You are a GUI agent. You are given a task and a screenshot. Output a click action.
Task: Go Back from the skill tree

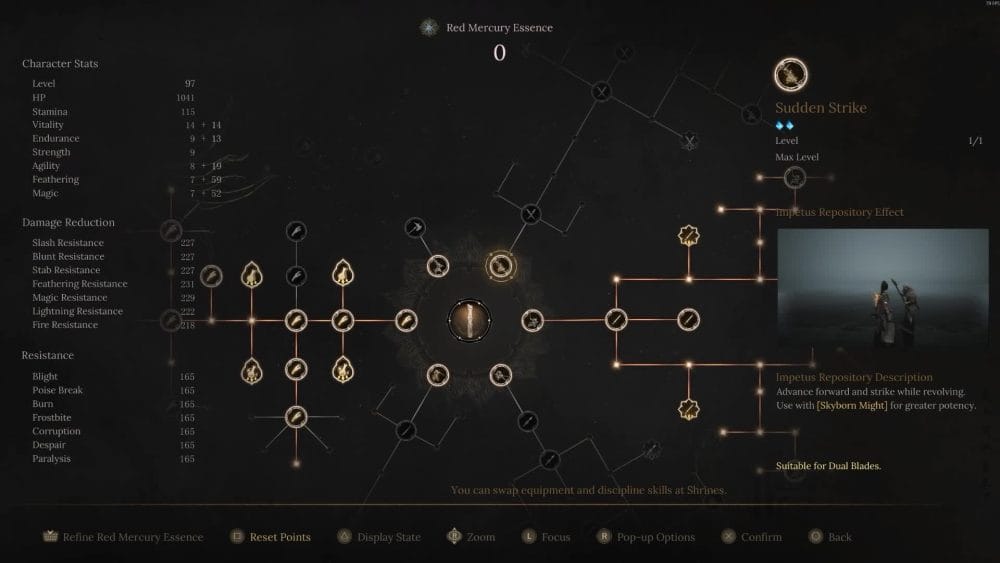[829, 537]
